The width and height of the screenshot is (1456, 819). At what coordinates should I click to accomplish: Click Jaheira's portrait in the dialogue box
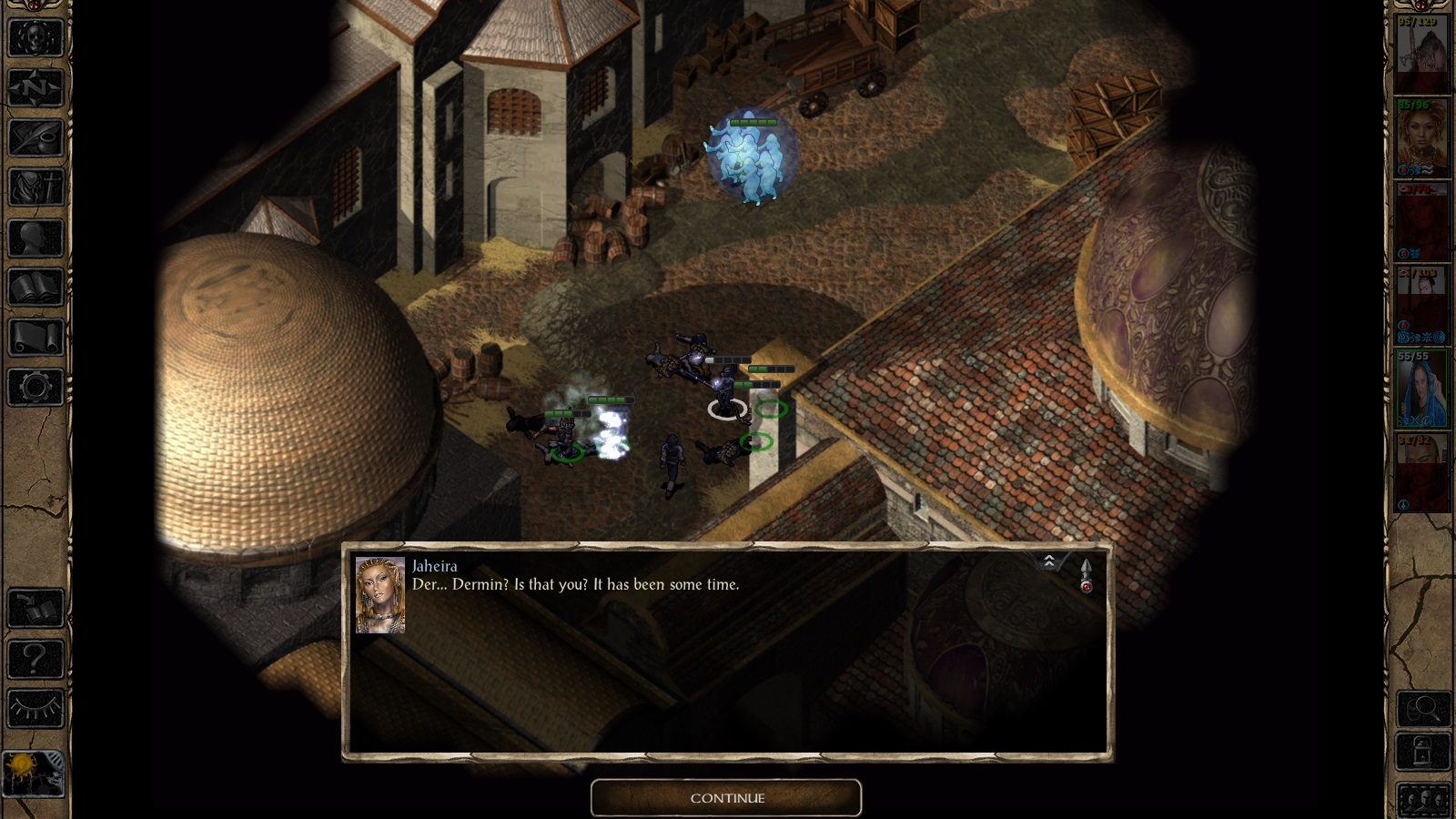379,595
